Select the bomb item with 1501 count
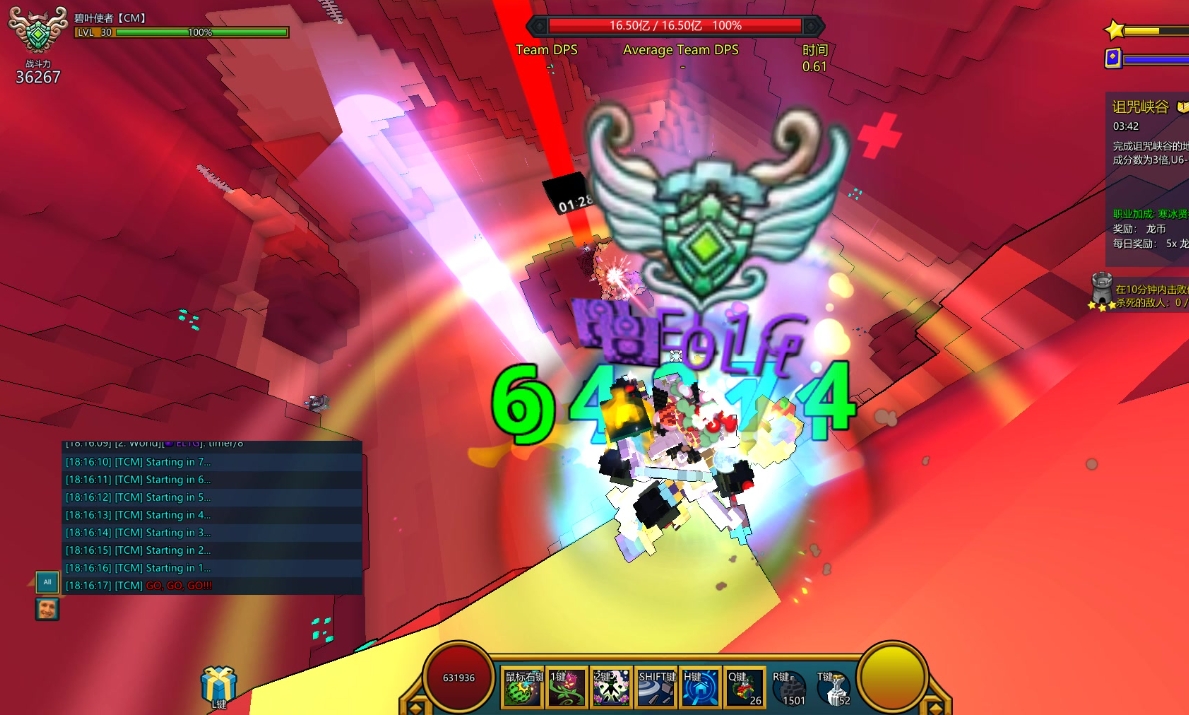This screenshot has width=1189, height=715. 790,689
